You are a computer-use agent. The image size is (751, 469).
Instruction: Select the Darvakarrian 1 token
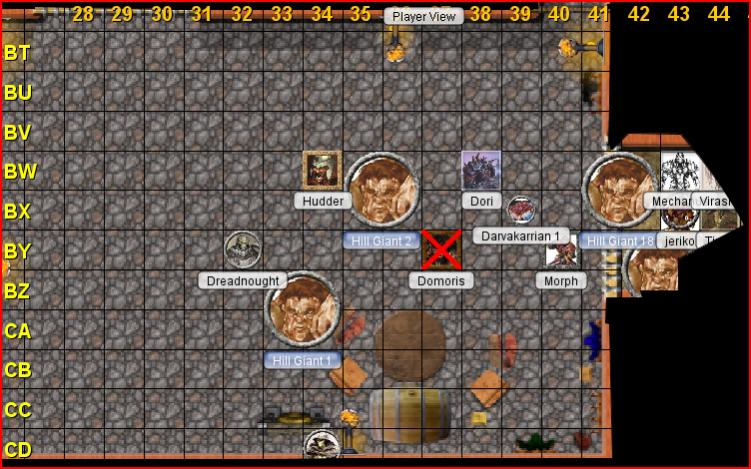pyautogui.click(x=520, y=210)
